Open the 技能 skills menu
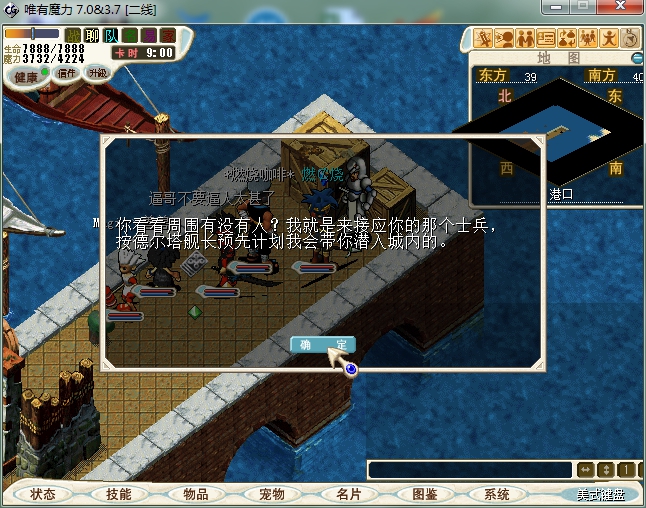Viewport: 646px width, 508px height. pyautogui.click(x=118, y=495)
